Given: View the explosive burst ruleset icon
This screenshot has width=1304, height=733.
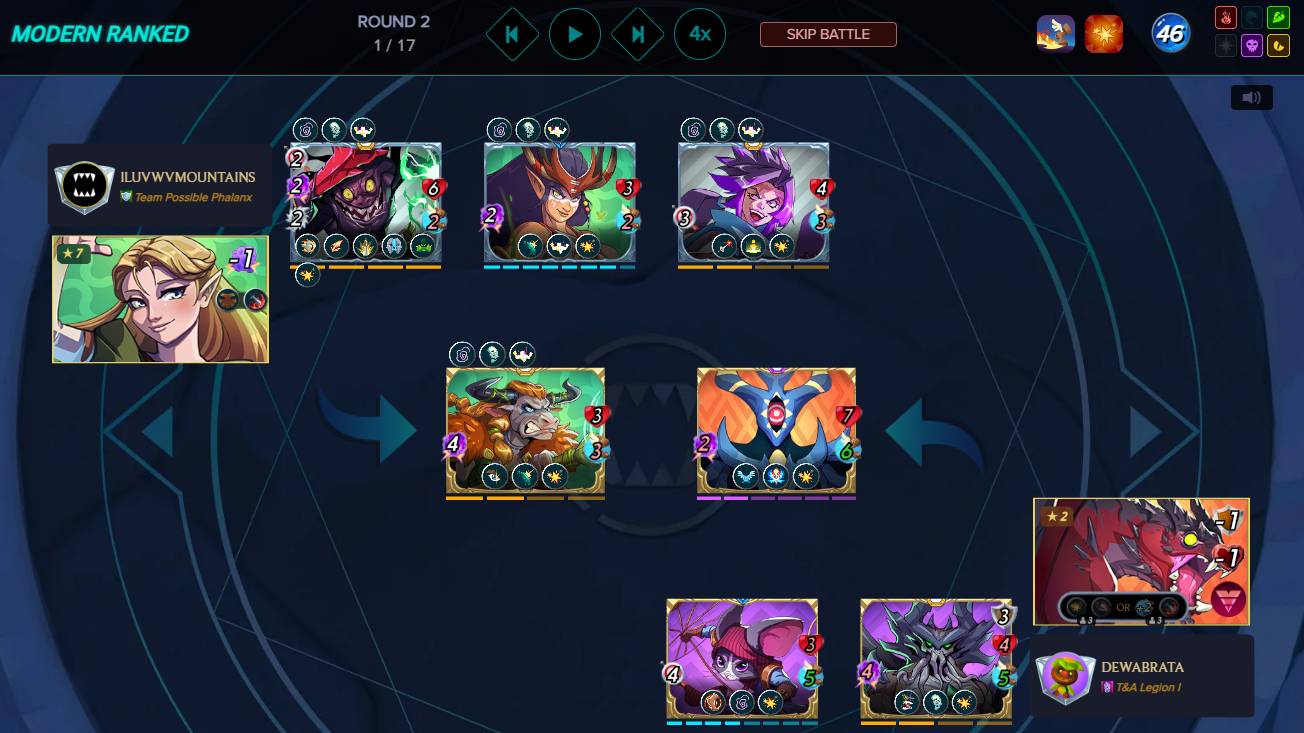Looking at the screenshot, I should 1104,34.
